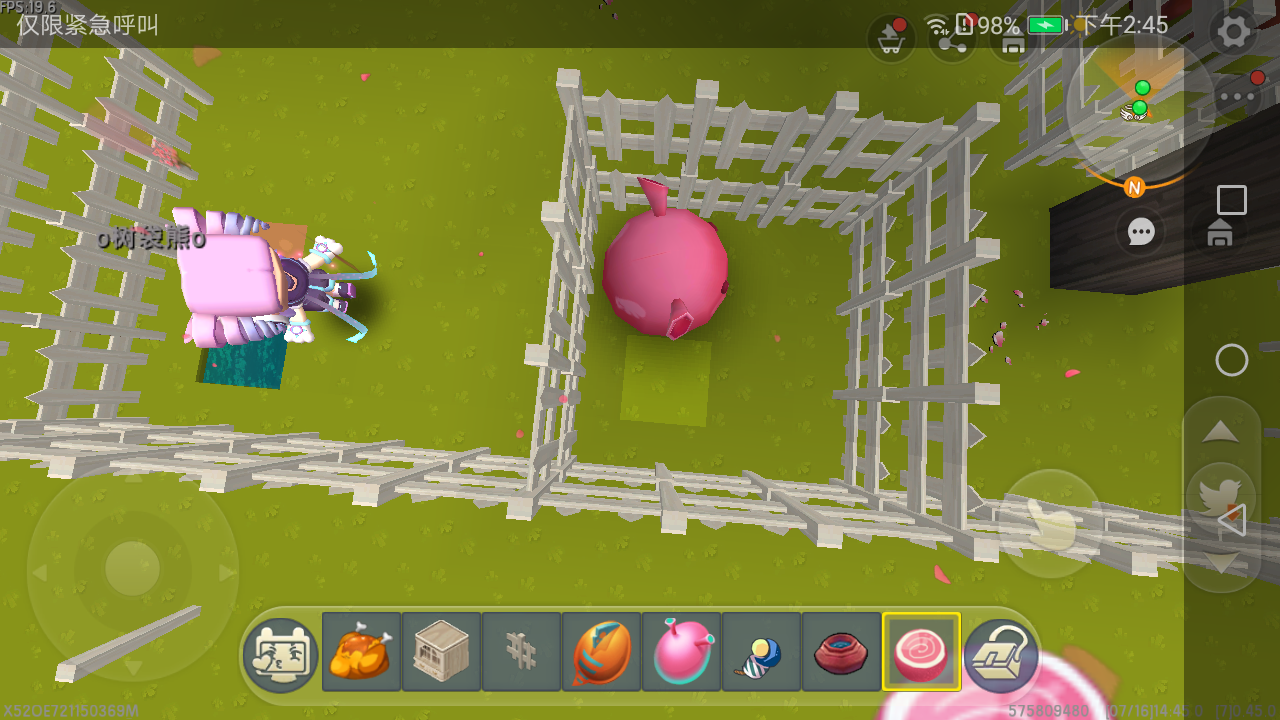Open the shop cart icon

(890, 38)
